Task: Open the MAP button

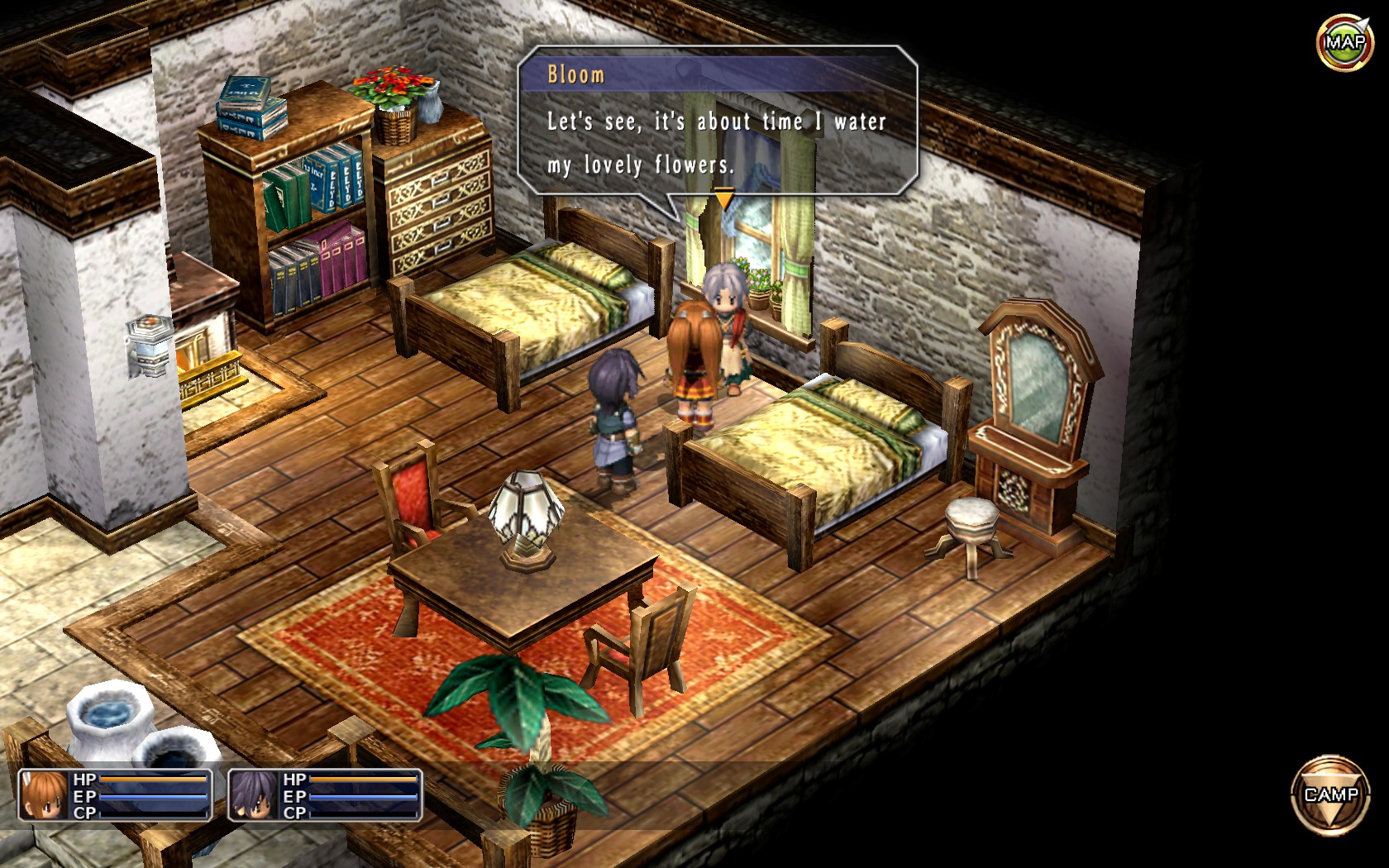Action: pos(1344,42)
